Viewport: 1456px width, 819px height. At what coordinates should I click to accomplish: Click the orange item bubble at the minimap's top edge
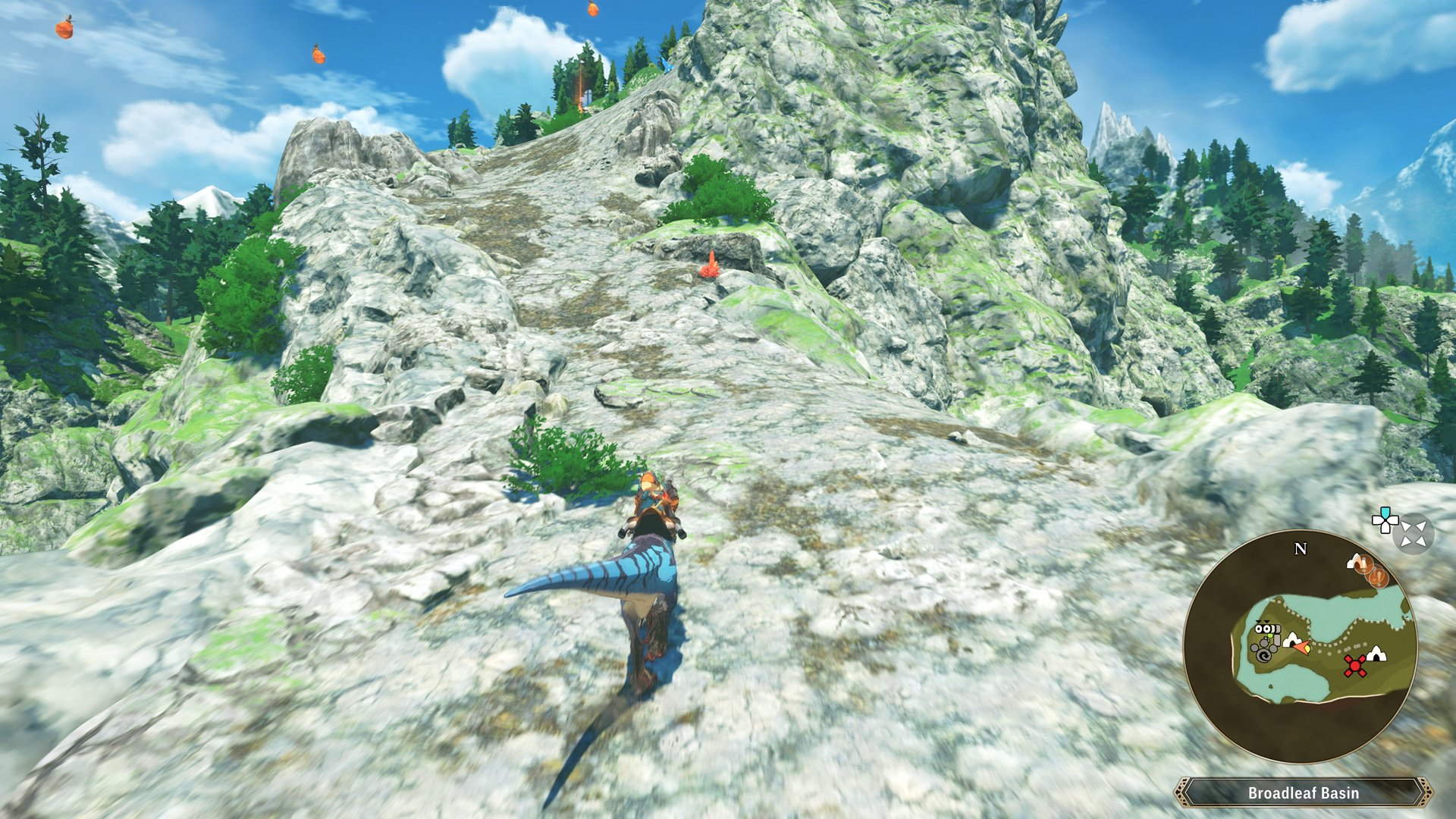coord(1363,564)
